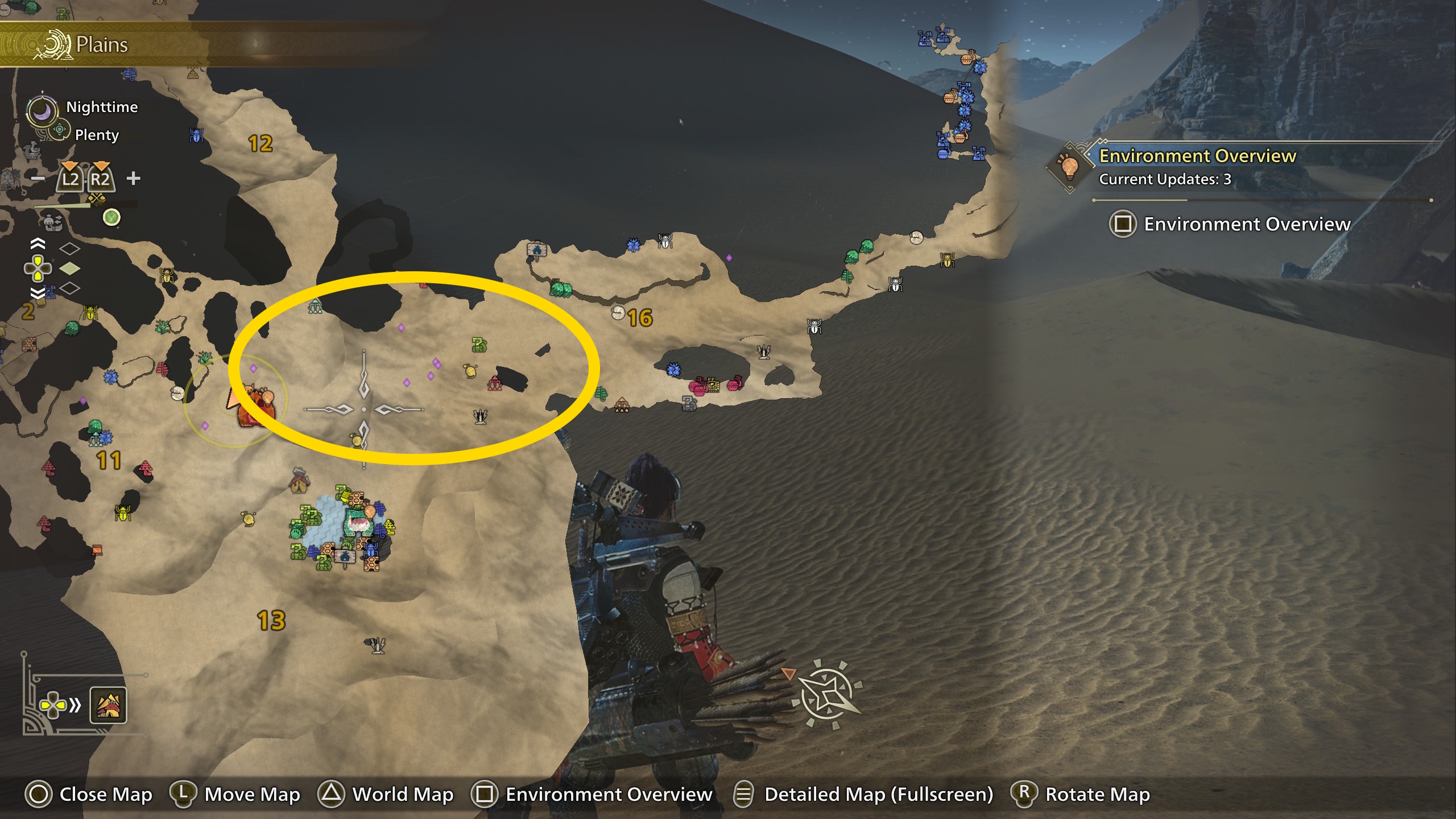This screenshot has height=819, width=1456.
Task: Select the tent camp marker above the oasis
Action: point(299,482)
